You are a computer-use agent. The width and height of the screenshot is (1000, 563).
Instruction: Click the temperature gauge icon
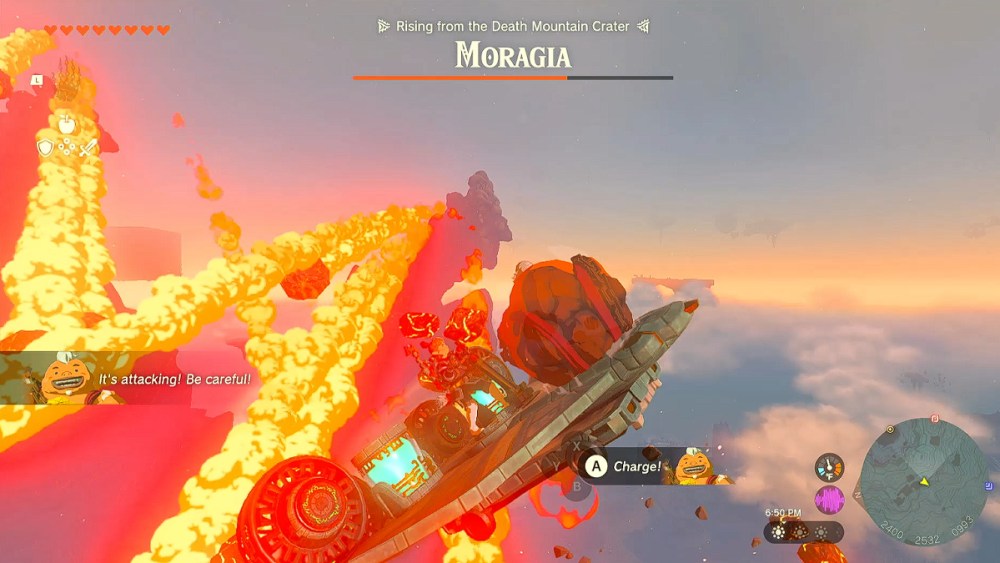(x=829, y=467)
